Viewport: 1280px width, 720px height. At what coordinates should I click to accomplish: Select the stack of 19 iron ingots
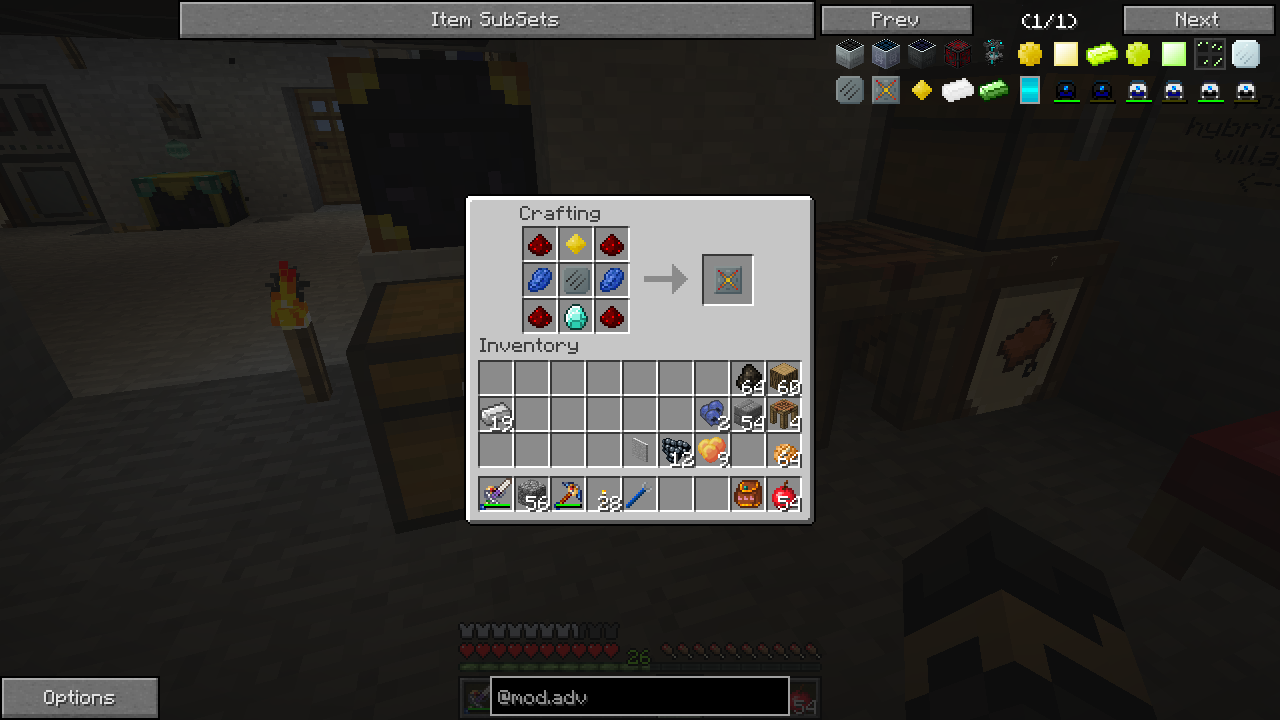point(496,415)
